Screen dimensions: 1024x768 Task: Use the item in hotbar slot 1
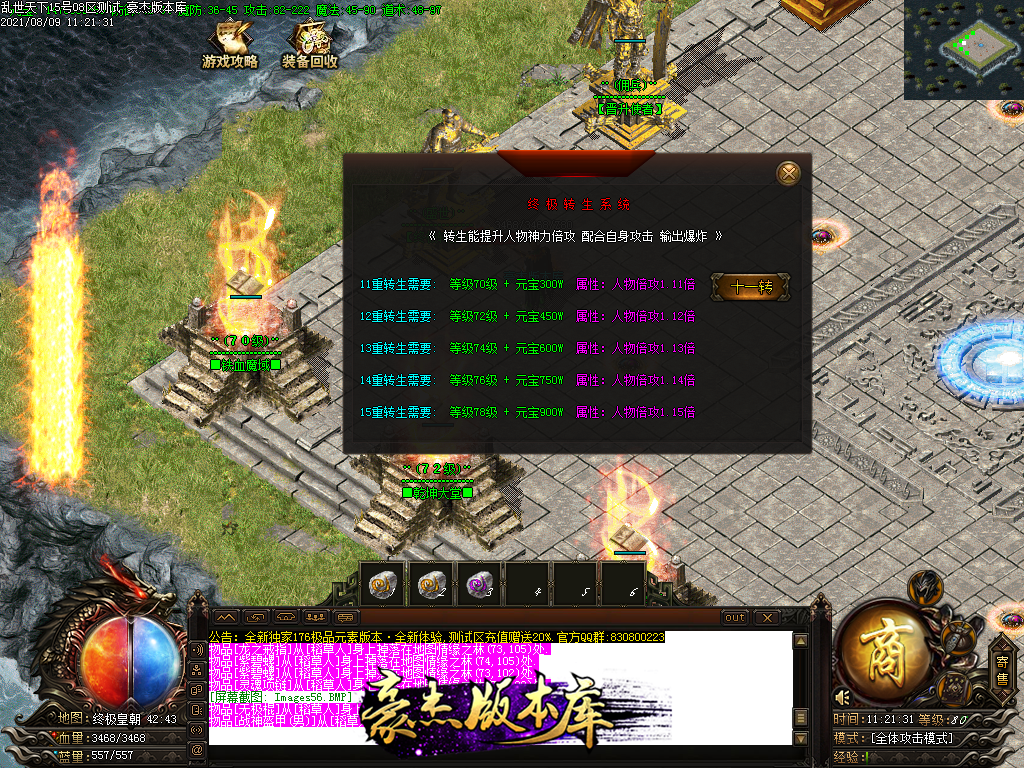pyautogui.click(x=381, y=583)
